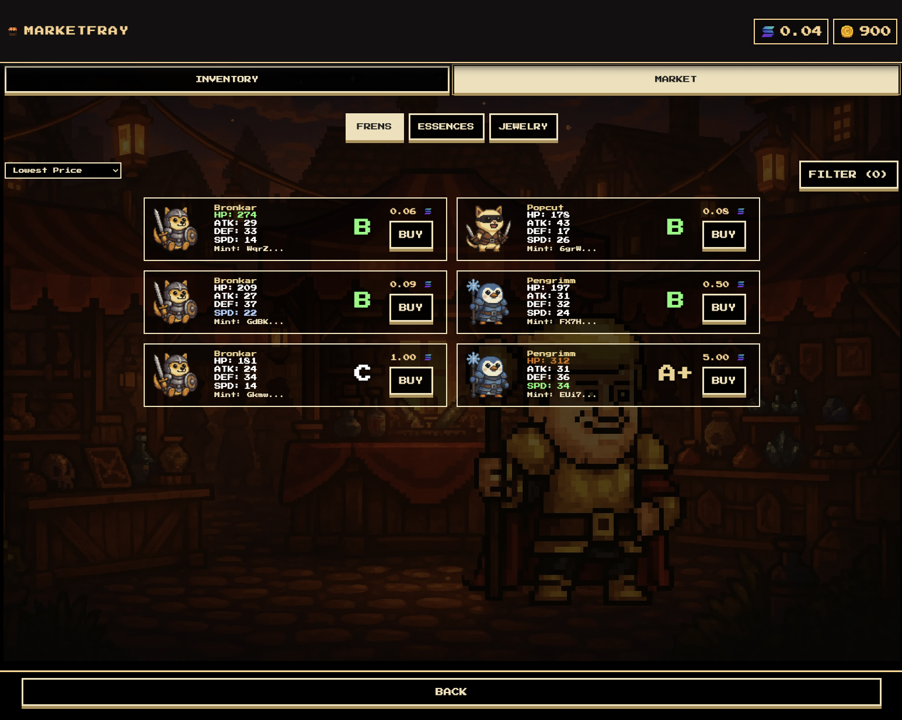Click the Popcut raccoon portrait
The width and height of the screenshot is (902, 720).
pos(489,229)
